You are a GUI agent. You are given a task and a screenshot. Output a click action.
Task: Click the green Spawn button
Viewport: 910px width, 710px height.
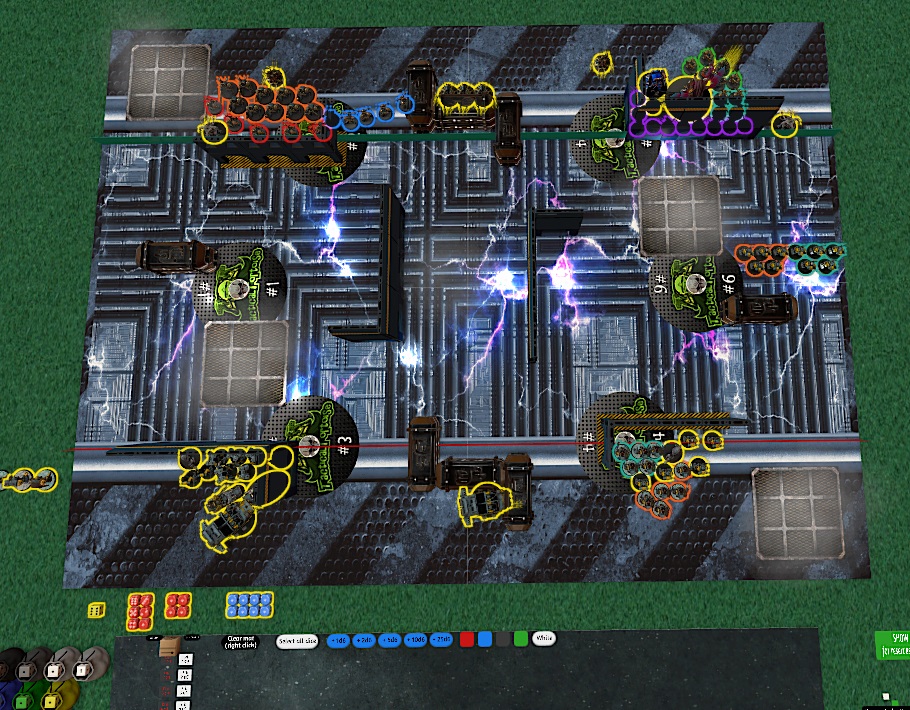[x=890, y=645]
